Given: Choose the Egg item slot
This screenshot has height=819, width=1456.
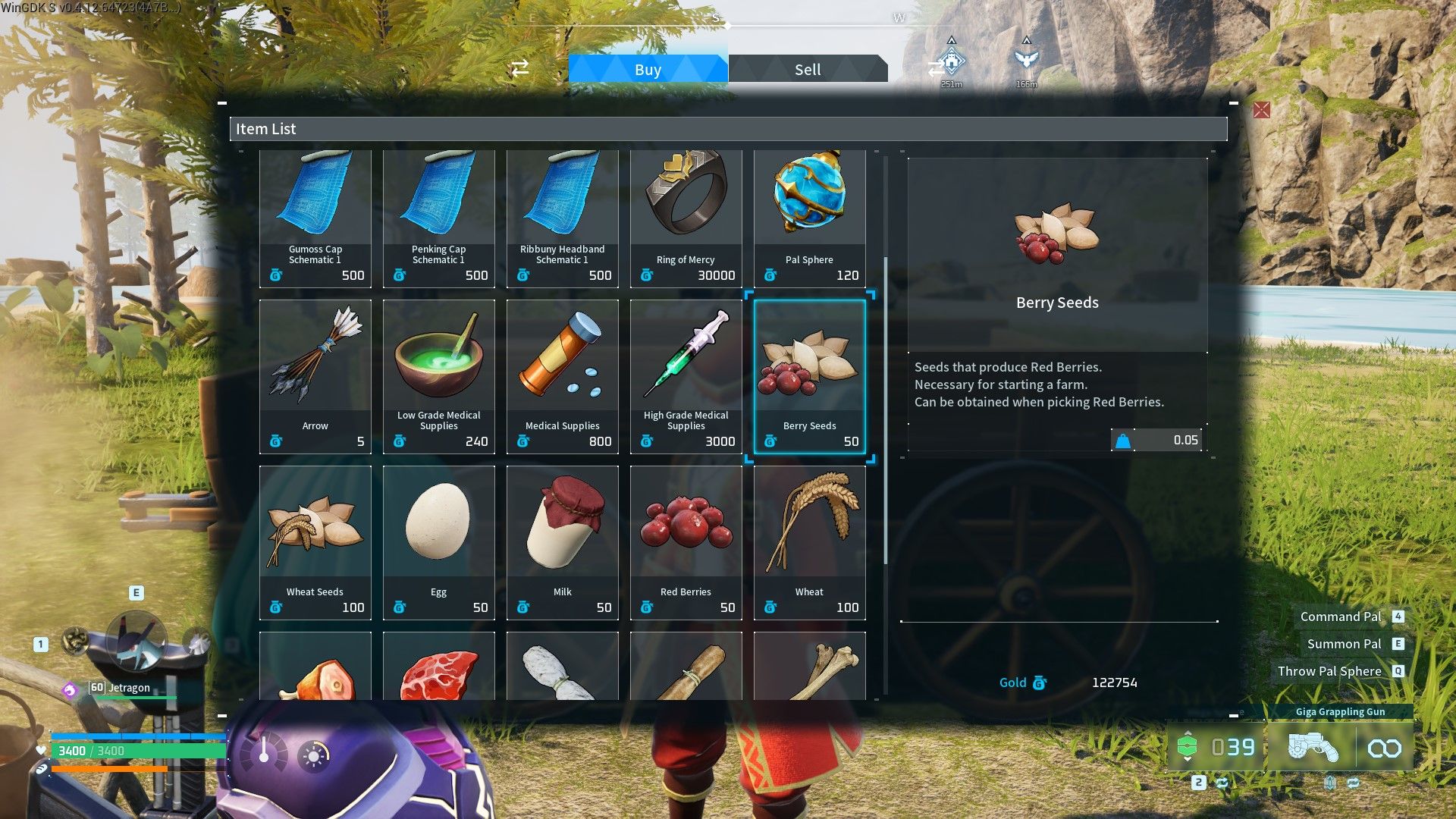Looking at the screenshot, I should point(439,543).
